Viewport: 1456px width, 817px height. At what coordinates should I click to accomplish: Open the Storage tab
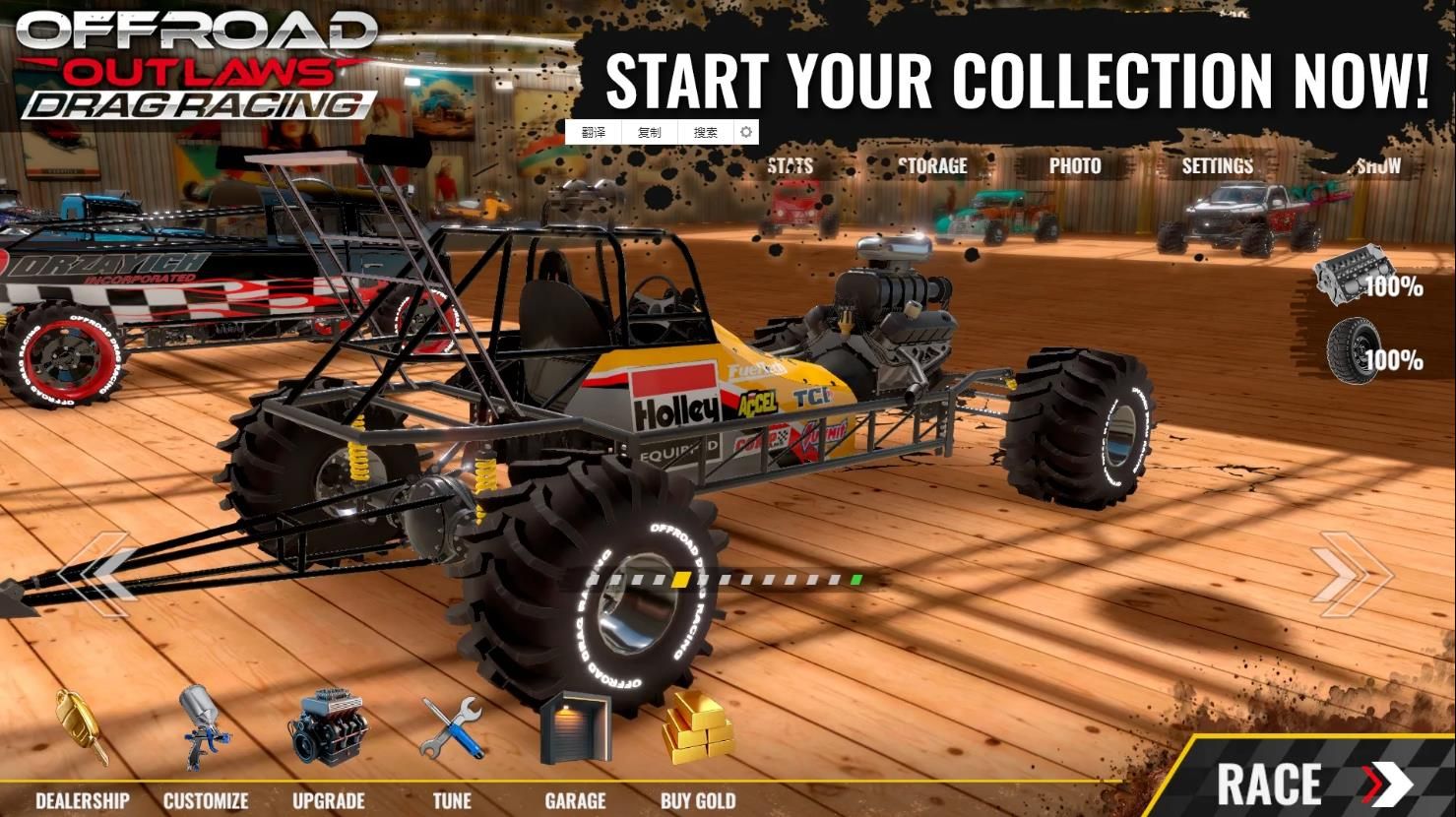[x=932, y=165]
